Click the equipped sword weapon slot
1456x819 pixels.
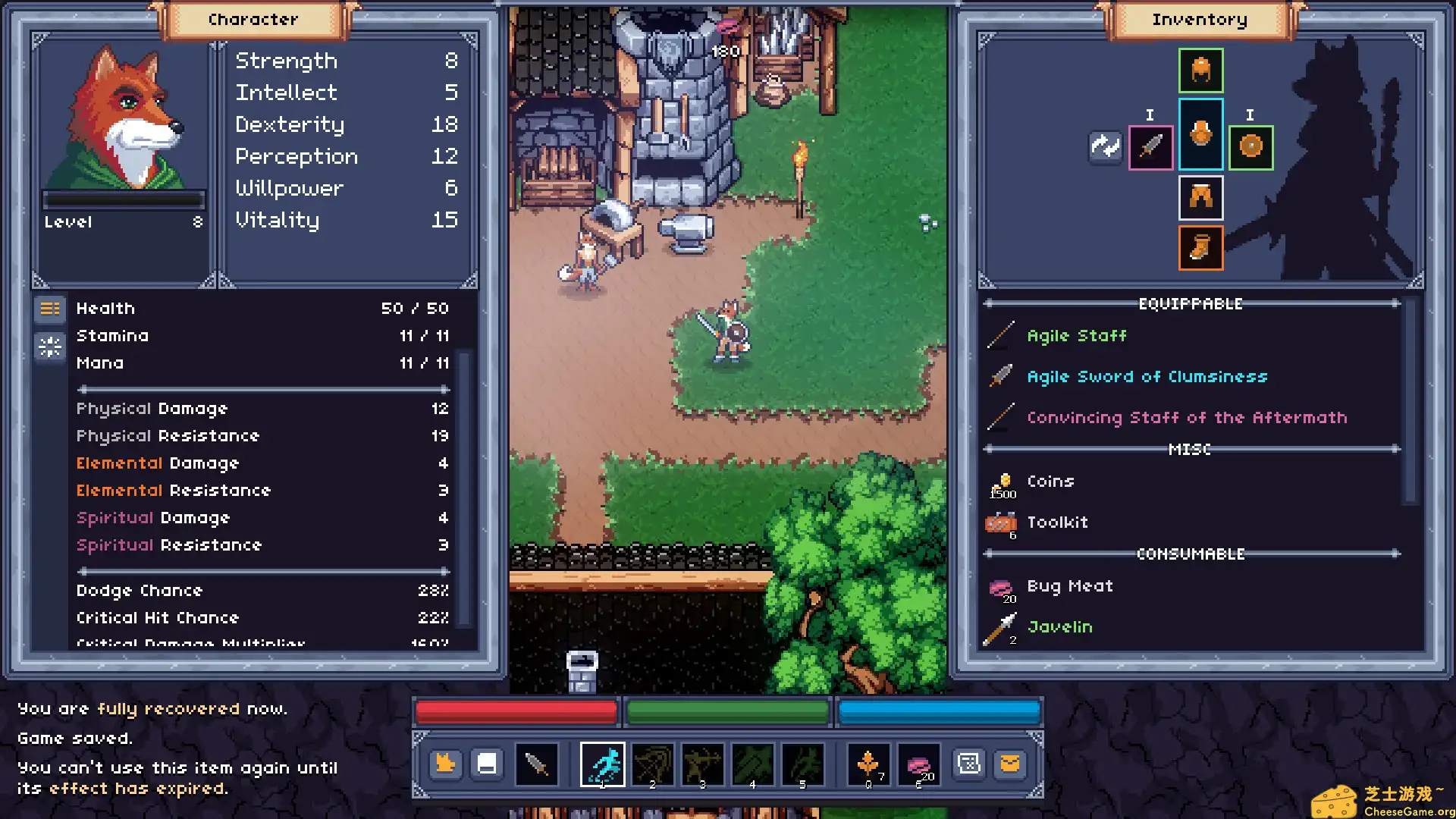pyautogui.click(x=1150, y=146)
